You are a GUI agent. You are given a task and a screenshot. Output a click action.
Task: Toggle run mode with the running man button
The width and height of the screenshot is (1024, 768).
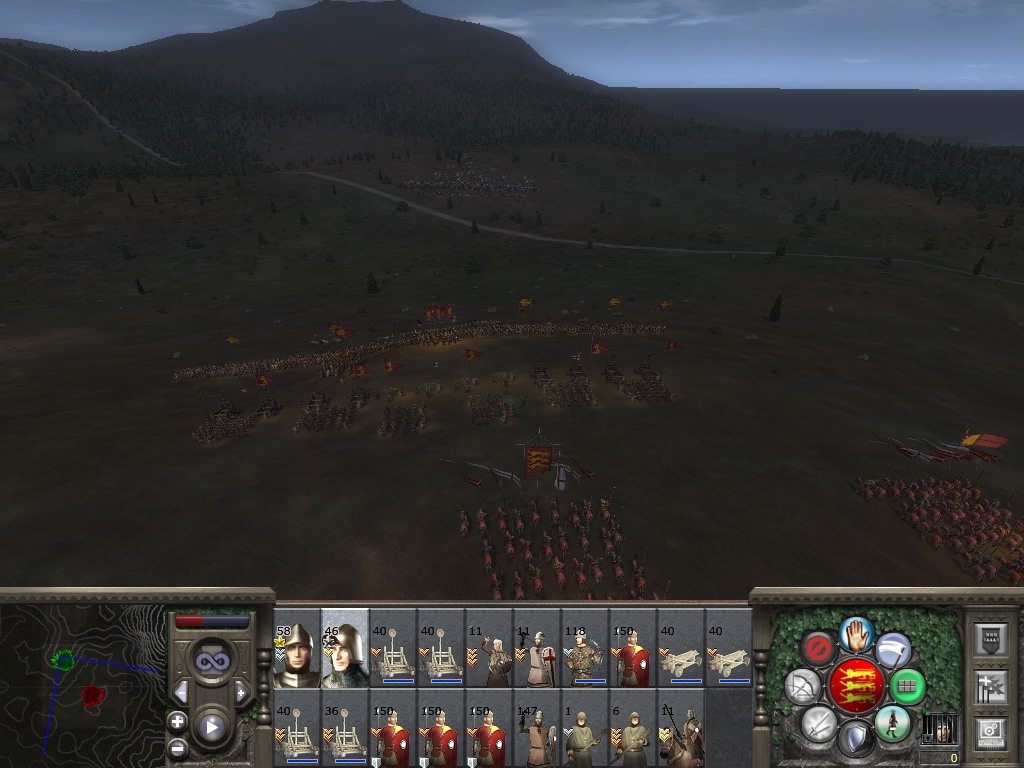tap(892, 723)
